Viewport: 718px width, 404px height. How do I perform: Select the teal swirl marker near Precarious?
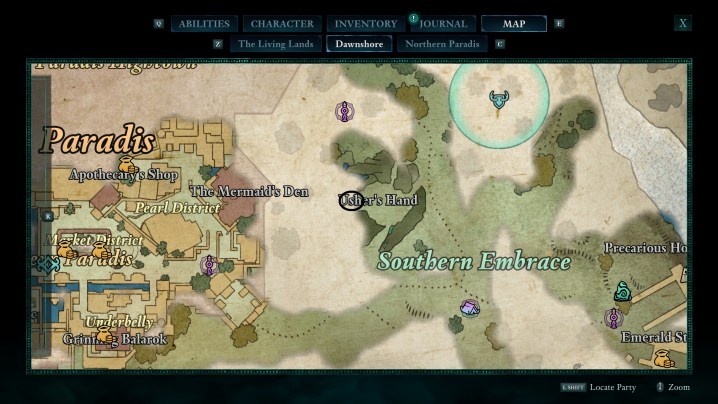click(622, 291)
